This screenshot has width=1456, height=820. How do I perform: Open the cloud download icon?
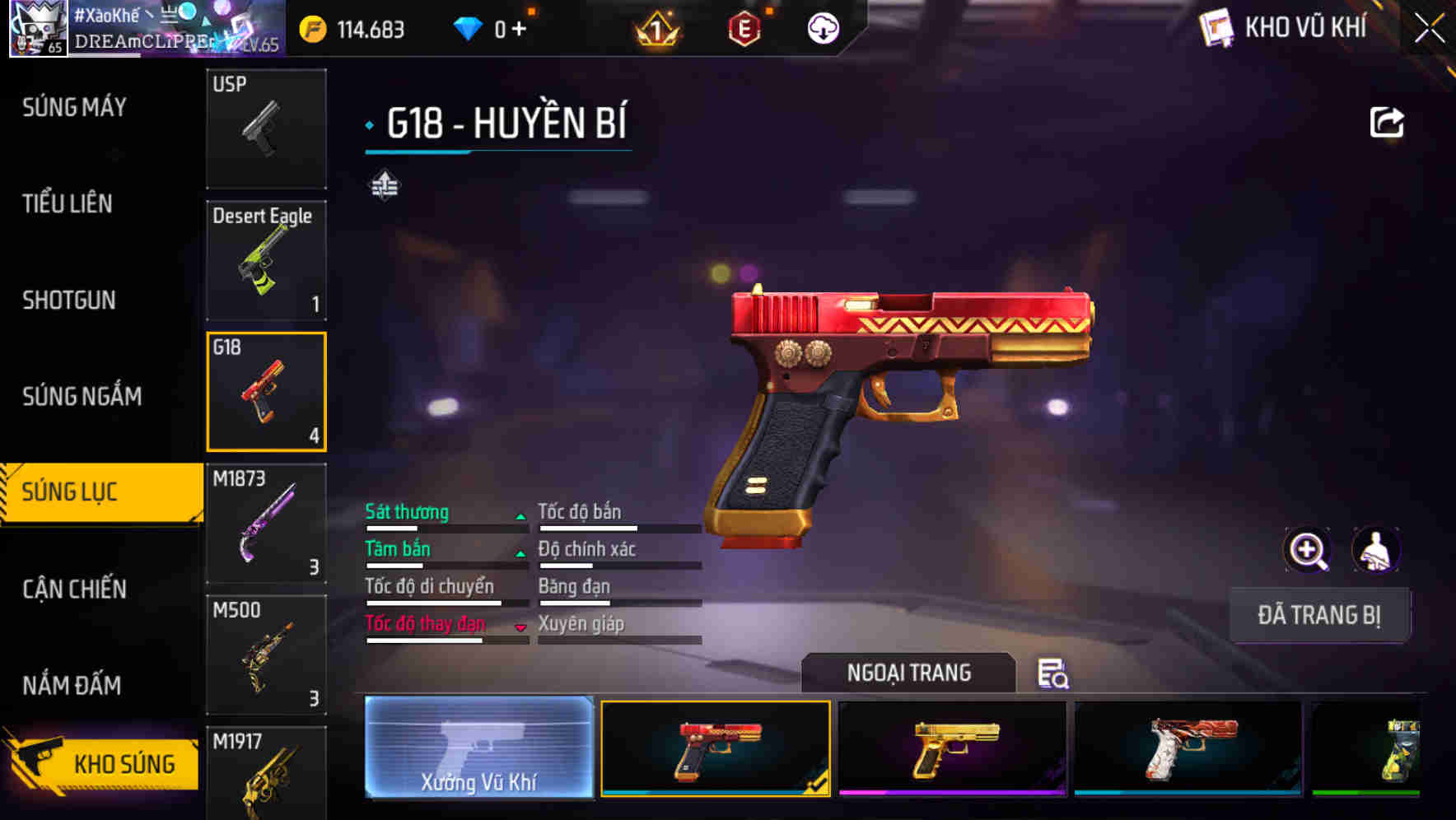coord(821,29)
